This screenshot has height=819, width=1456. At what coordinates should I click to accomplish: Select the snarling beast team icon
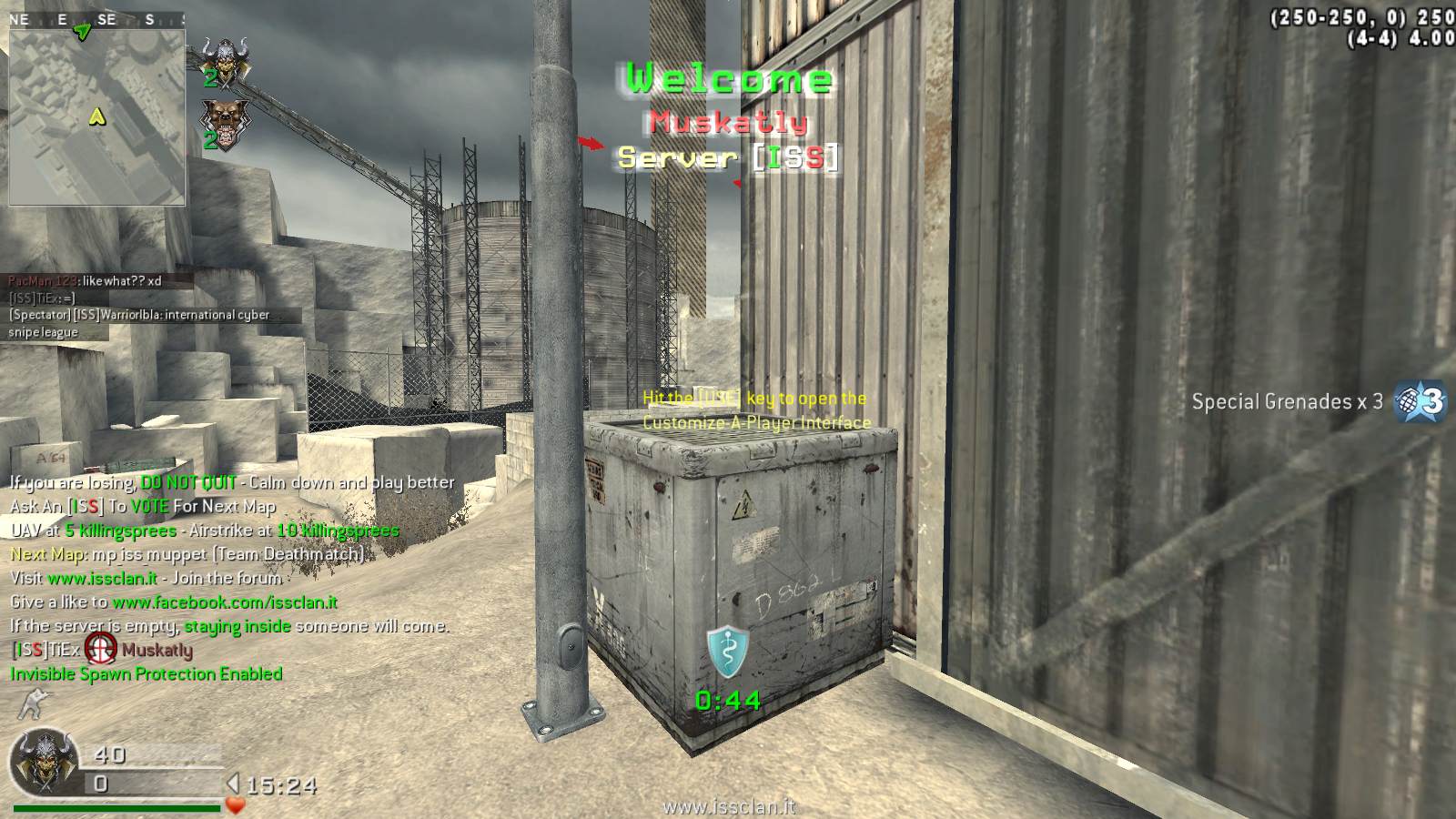tap(225, 121)
